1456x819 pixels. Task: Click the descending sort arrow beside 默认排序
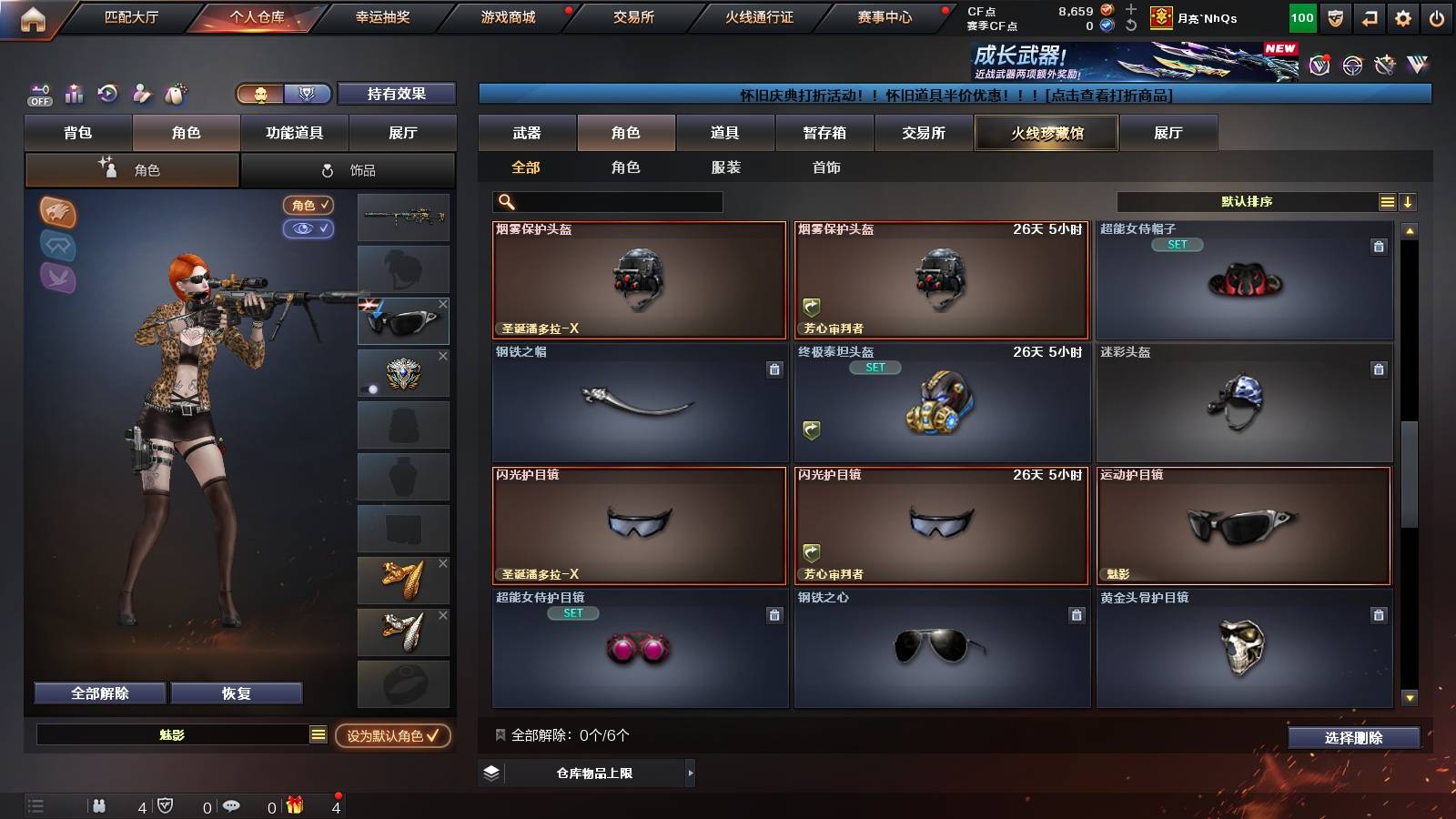tap(1409, 201)
